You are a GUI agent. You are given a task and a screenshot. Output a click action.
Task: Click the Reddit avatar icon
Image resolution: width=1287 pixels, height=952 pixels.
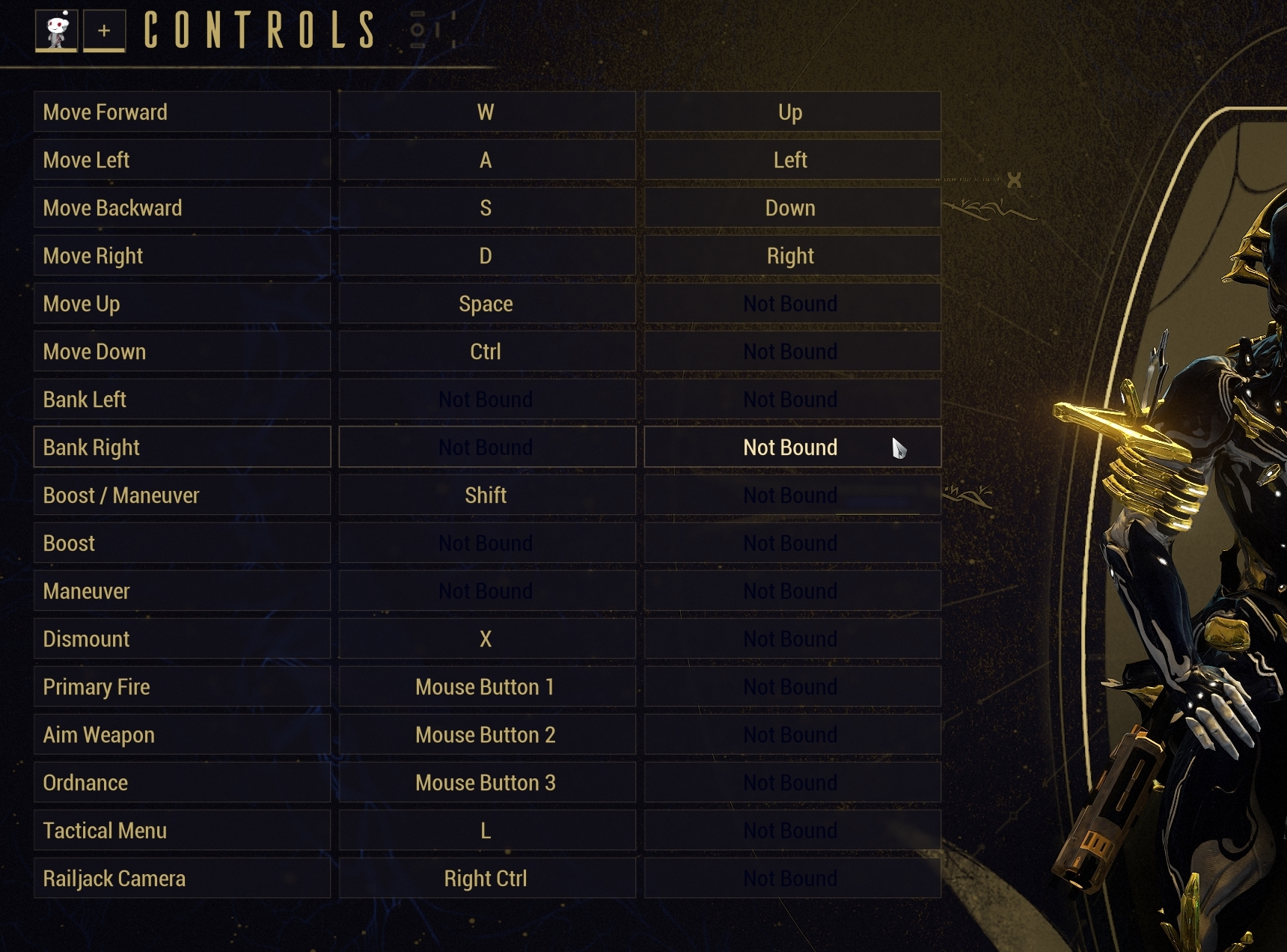click(57, 31)
